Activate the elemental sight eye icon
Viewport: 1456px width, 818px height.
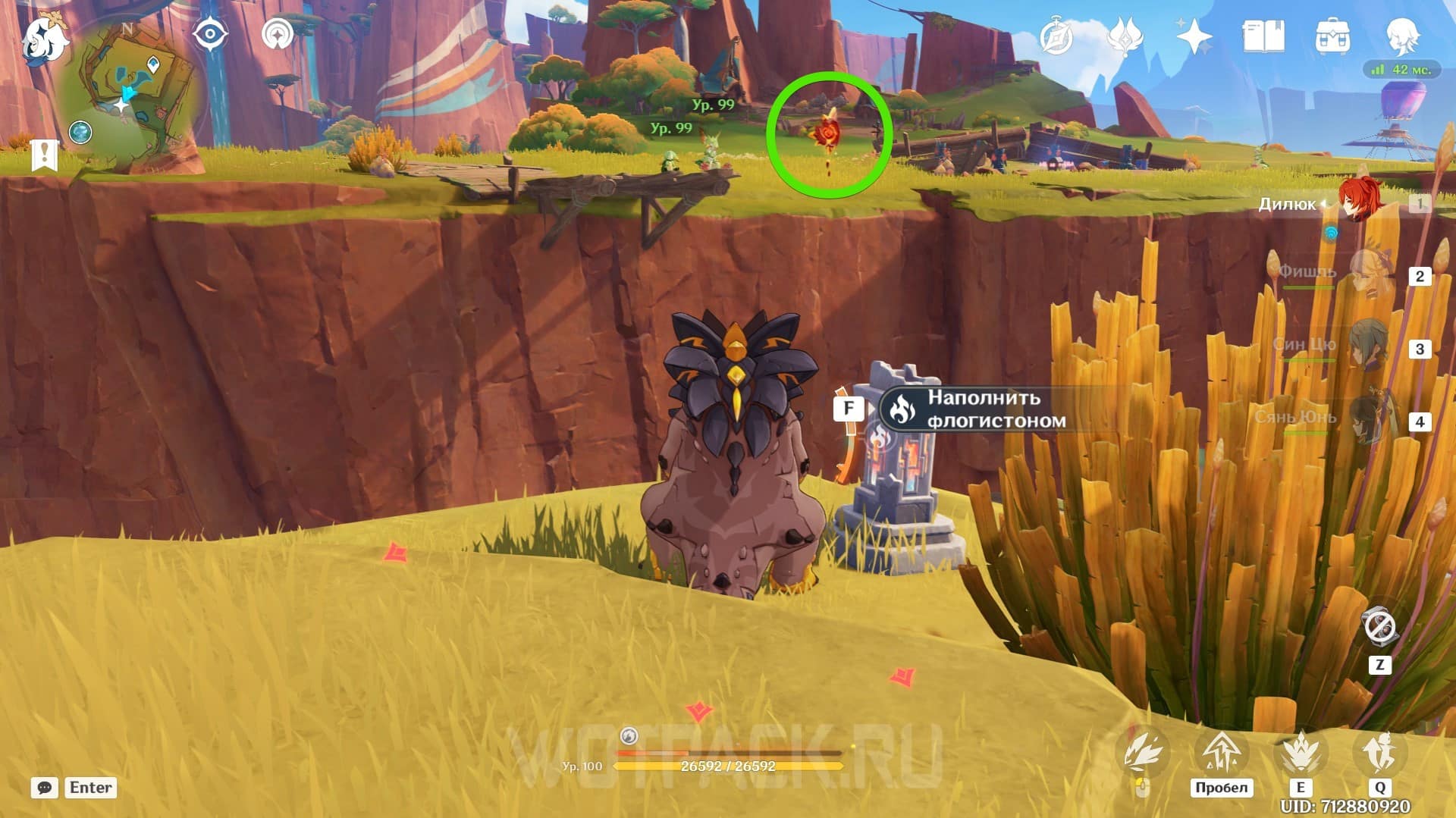pyautogui.click(x=210, y=35)
